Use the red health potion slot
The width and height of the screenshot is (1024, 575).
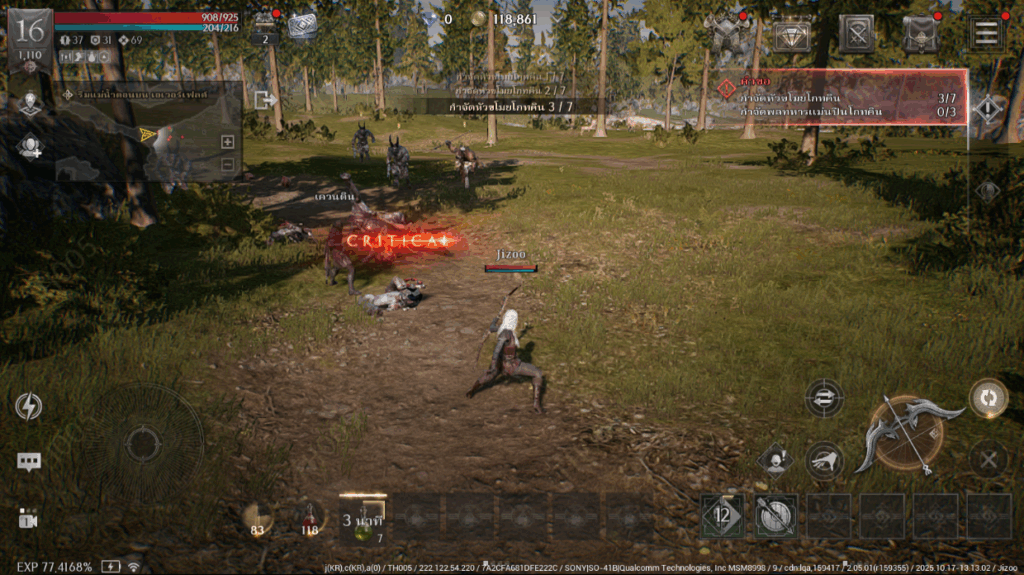[x=309, y=517]
